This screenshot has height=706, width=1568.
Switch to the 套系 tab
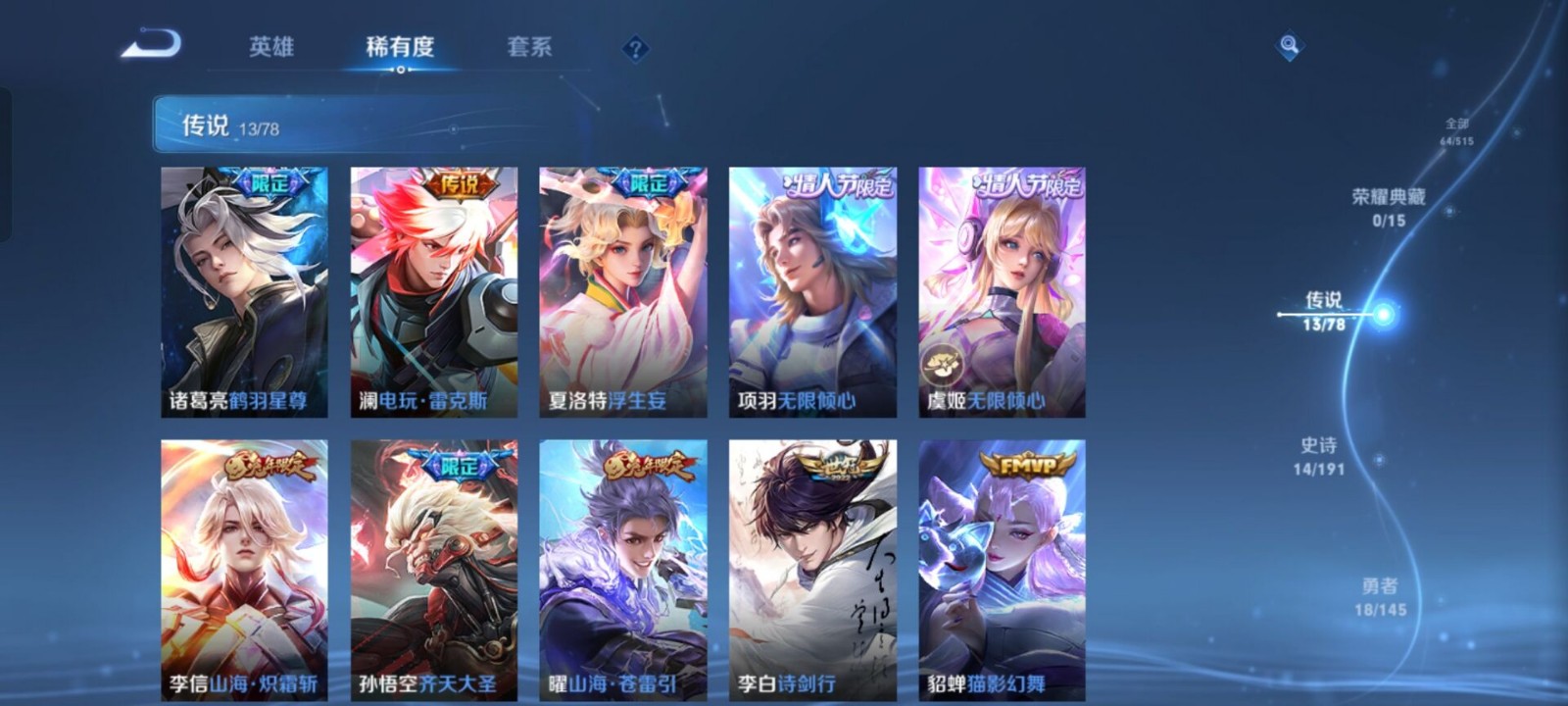529,45
